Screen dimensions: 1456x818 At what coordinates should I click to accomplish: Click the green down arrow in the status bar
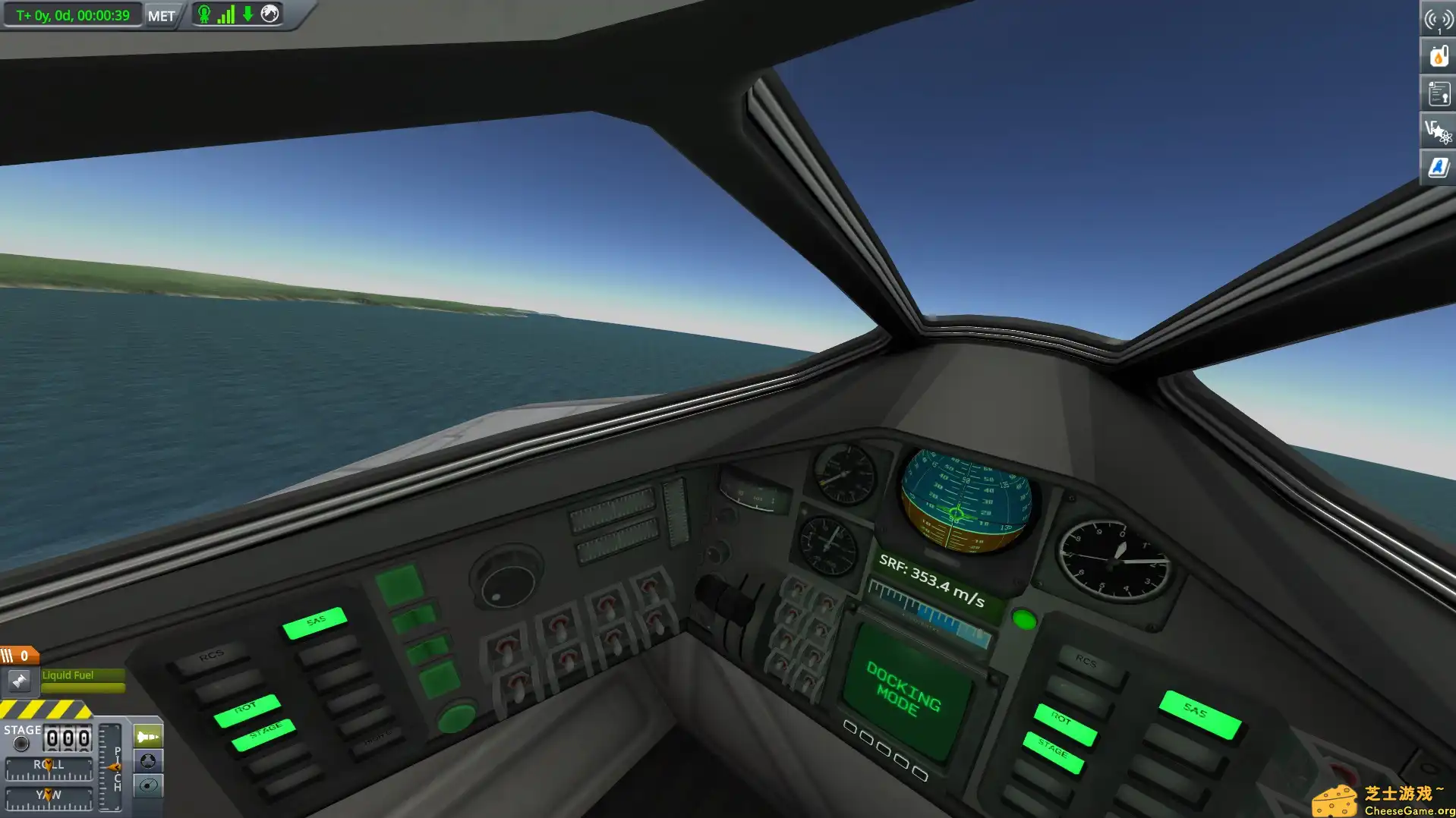(246, 13)
